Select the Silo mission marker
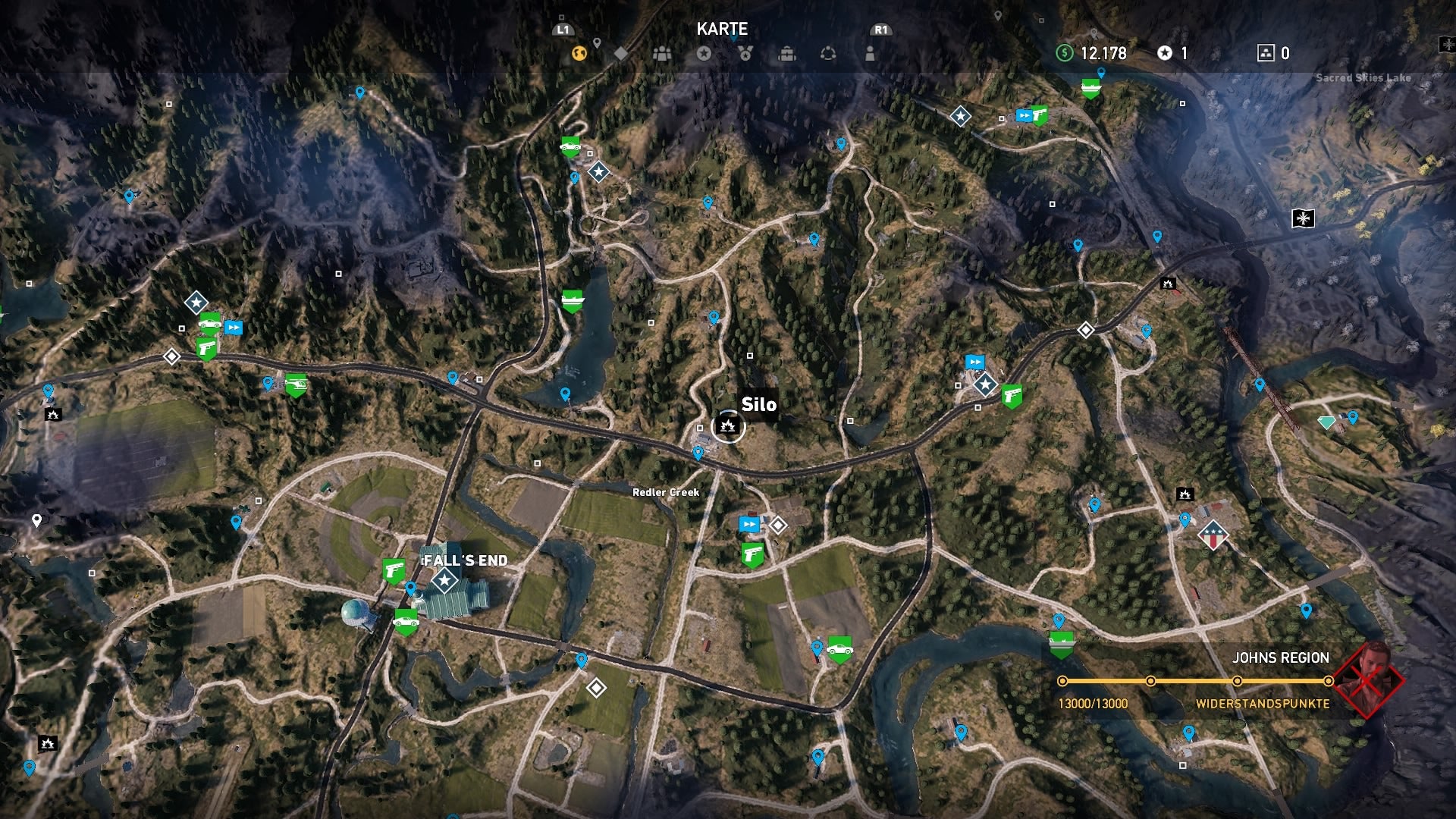 (729, 427)
